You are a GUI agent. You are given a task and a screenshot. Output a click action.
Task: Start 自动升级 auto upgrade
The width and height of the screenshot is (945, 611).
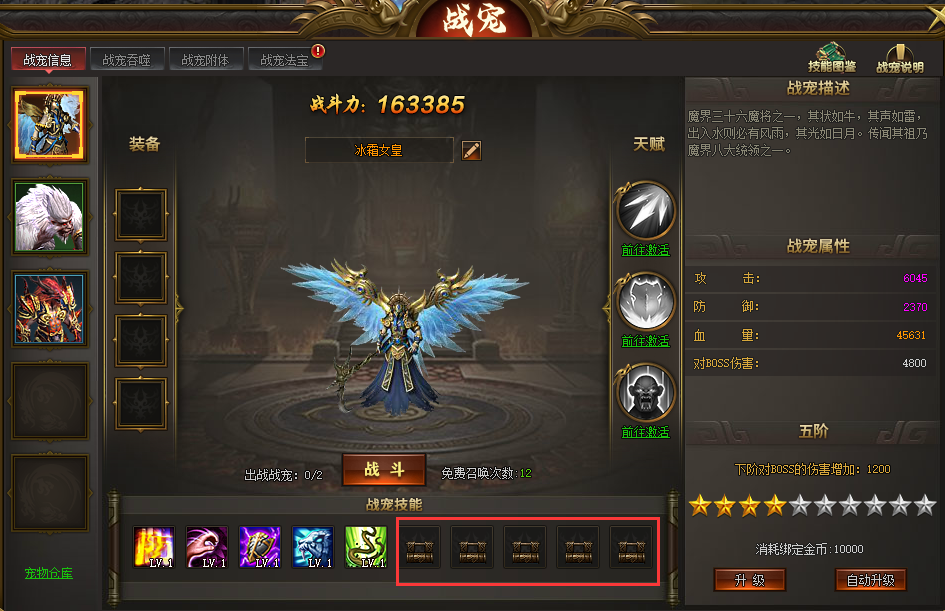(x=870, y=580)
